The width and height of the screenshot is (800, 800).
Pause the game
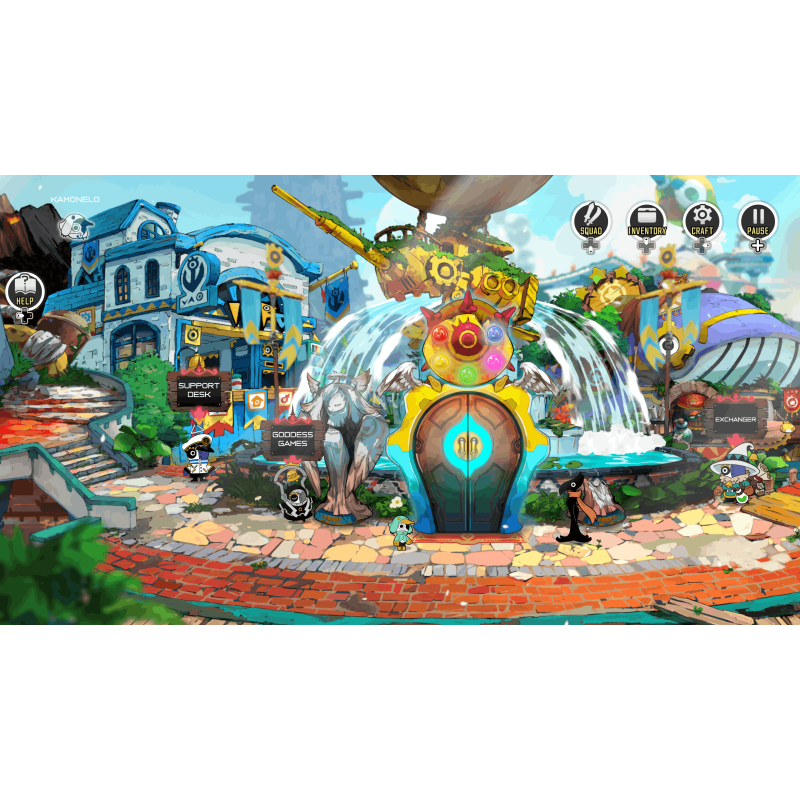758,221
